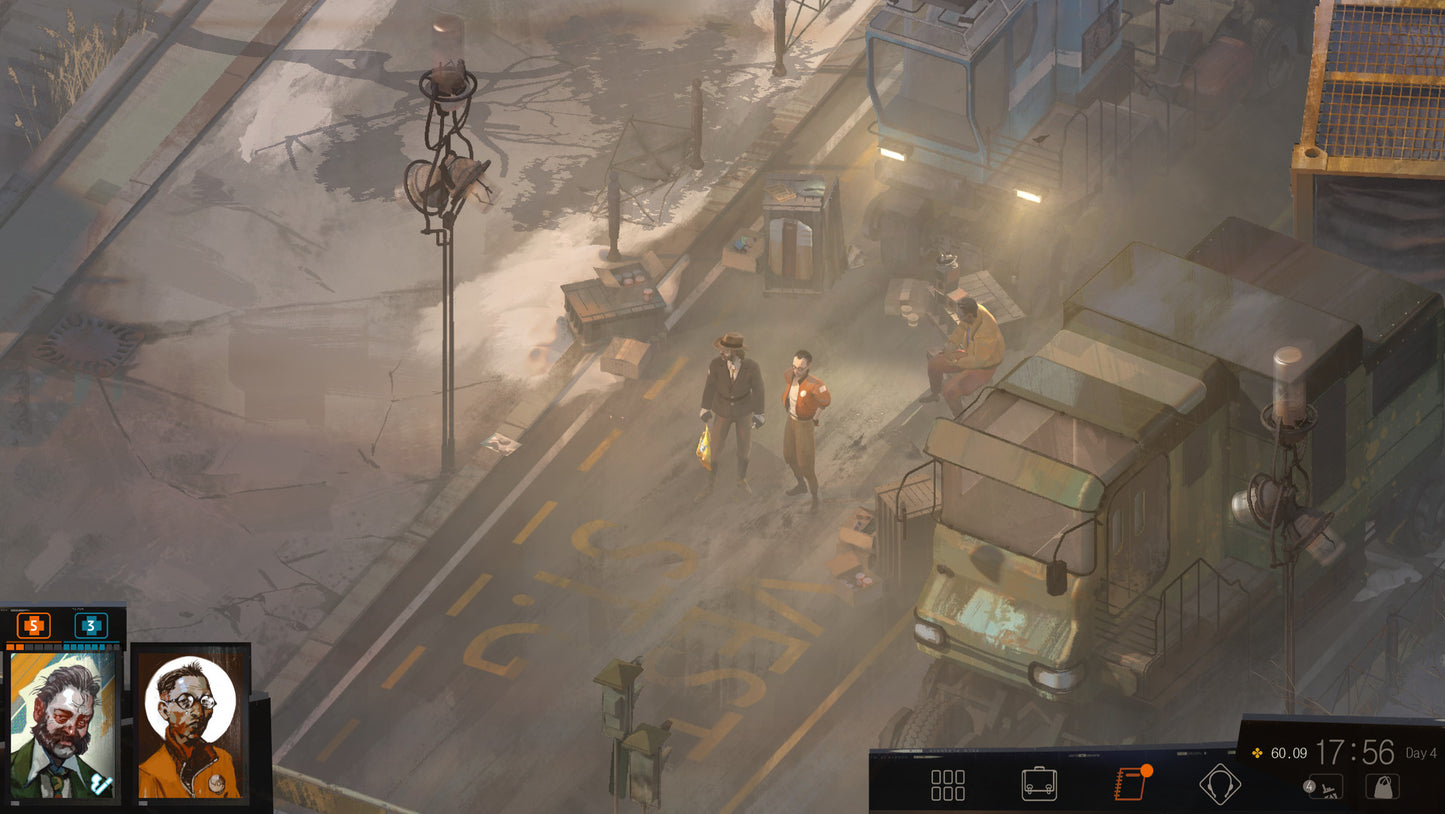Click the orange health cross showing 5

point(33,626)
